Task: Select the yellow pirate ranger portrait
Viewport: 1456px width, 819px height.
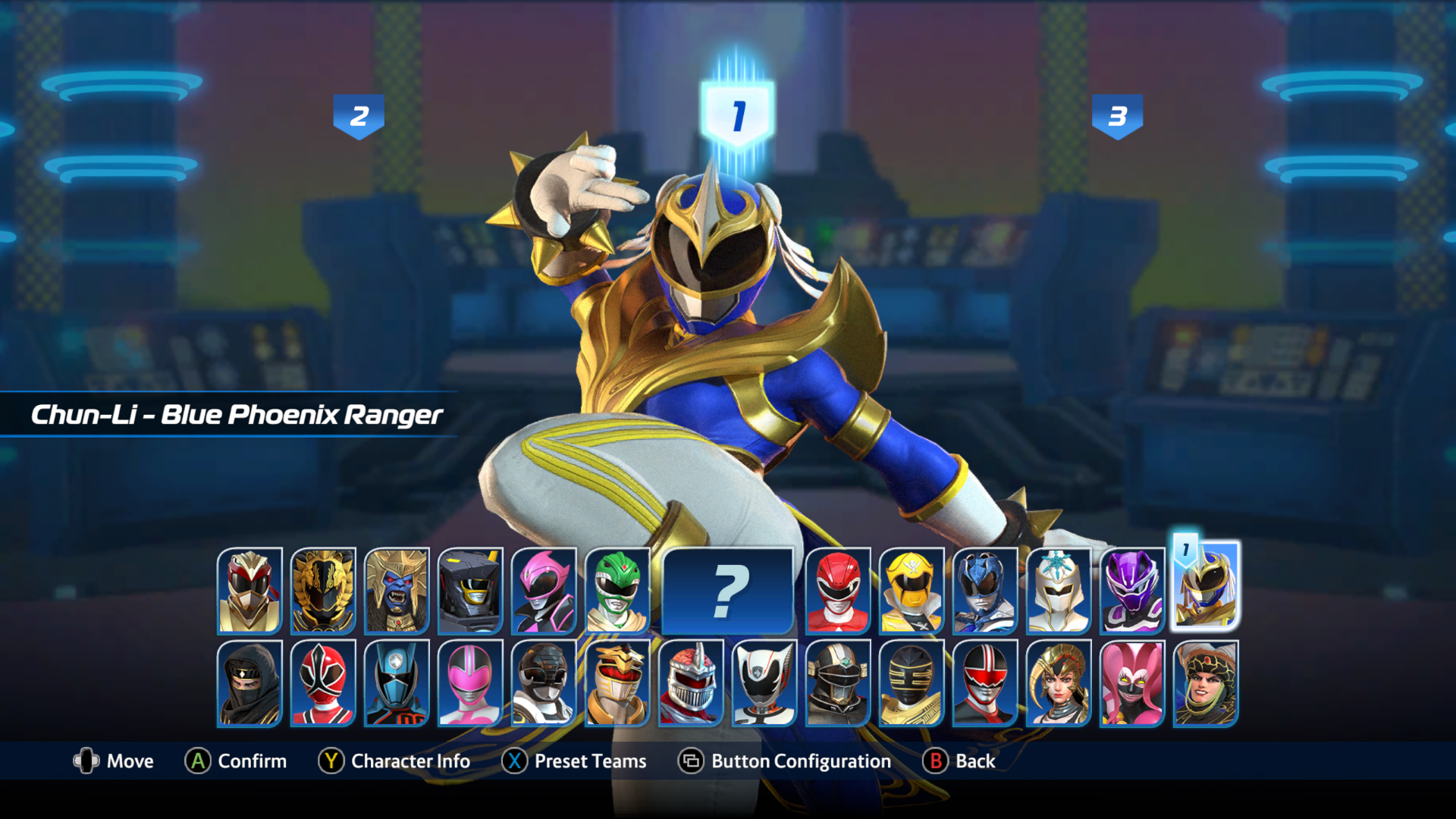Action: (x=911, y=591)
